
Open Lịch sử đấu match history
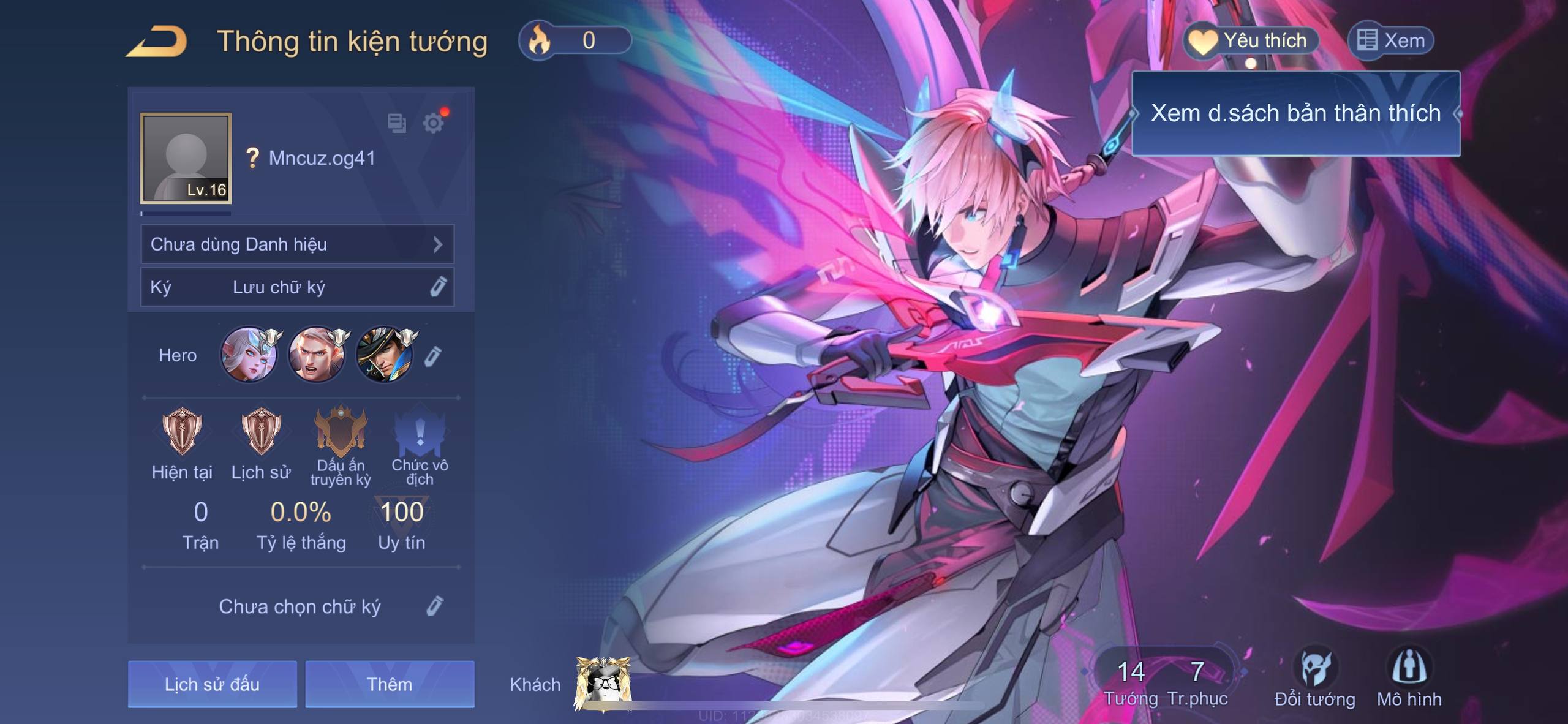click(x=212, y=684)
